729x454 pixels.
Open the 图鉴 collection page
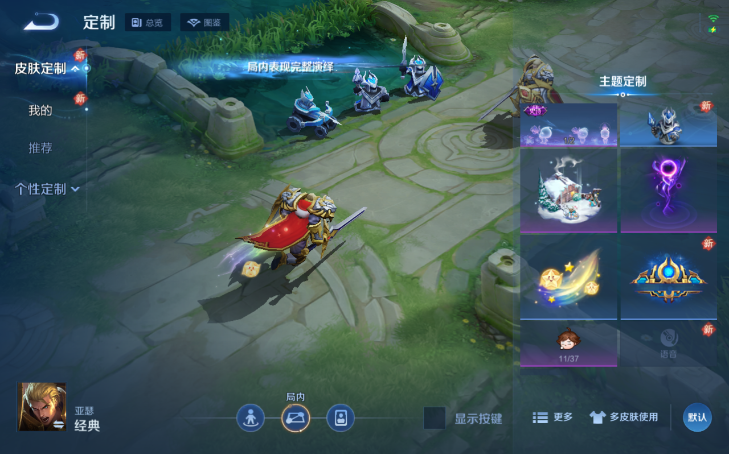tap(204, 22)
